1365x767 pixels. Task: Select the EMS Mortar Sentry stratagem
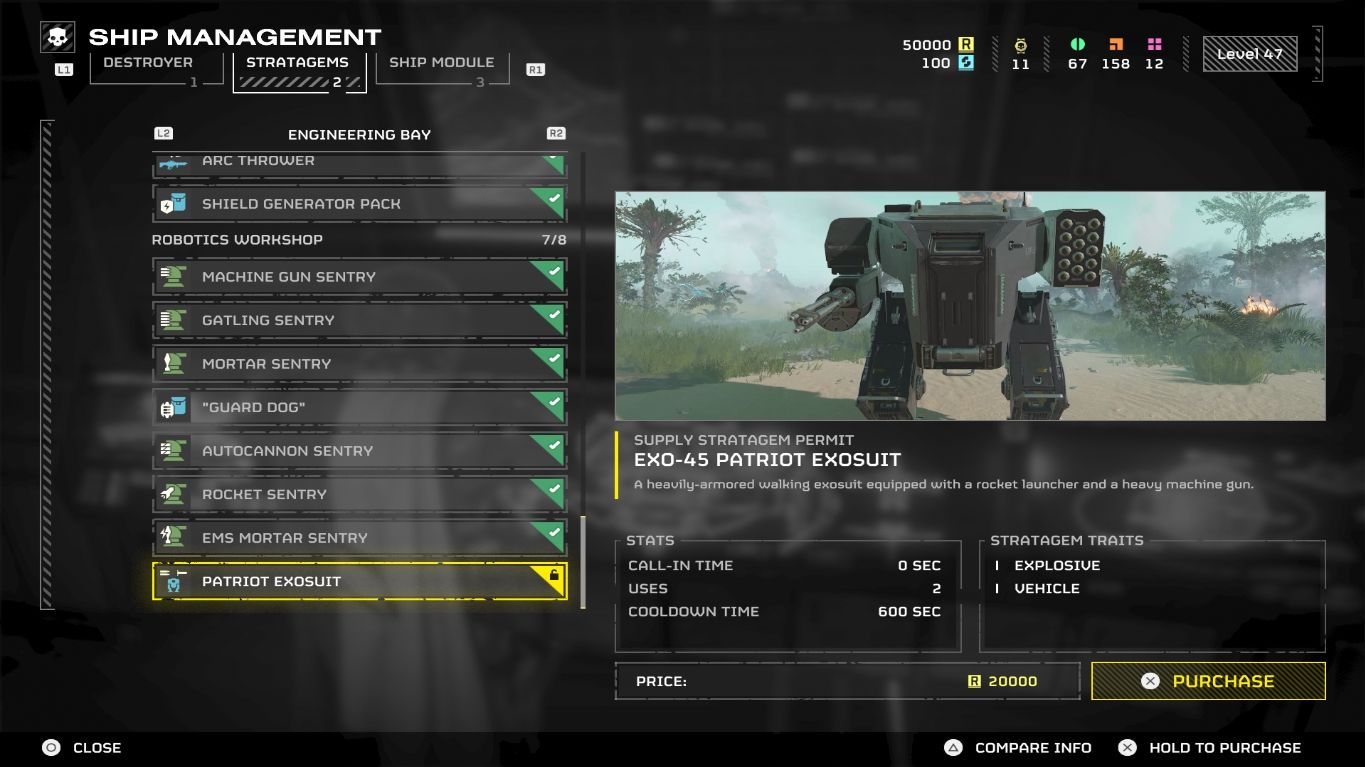(359, 538)
